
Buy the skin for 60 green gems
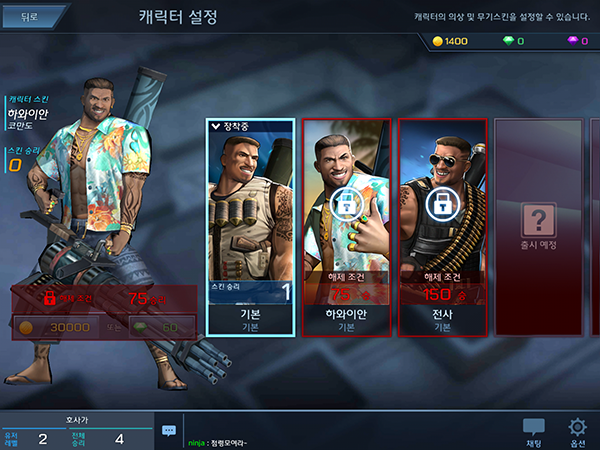162,327
